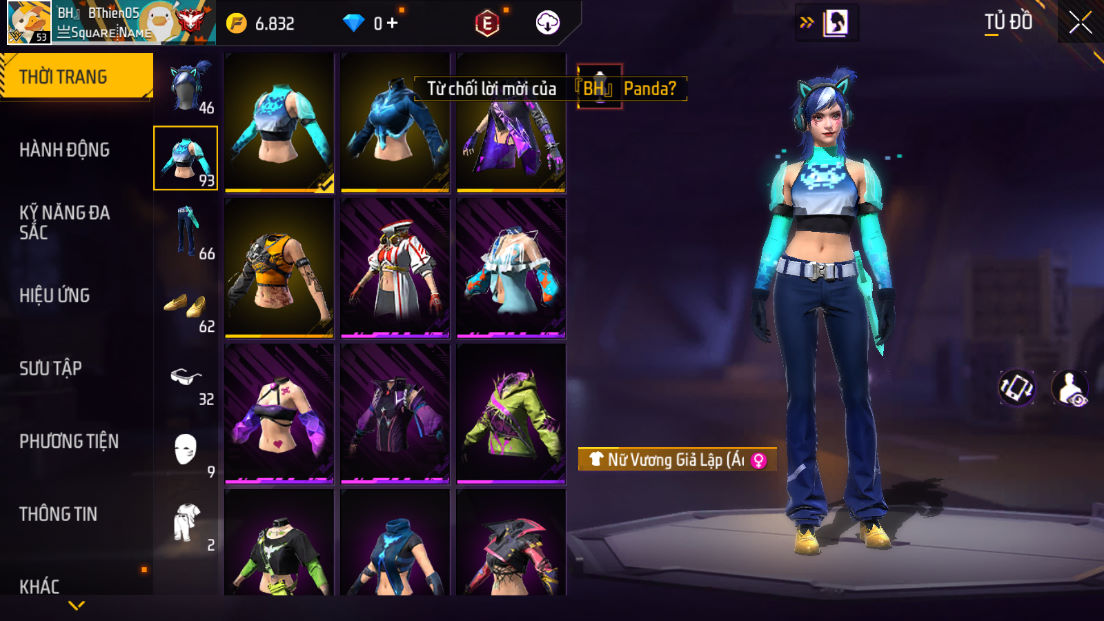Open the white outfit set subcategory
This screenshot has width=1104, height=621.
click(186, 523)
